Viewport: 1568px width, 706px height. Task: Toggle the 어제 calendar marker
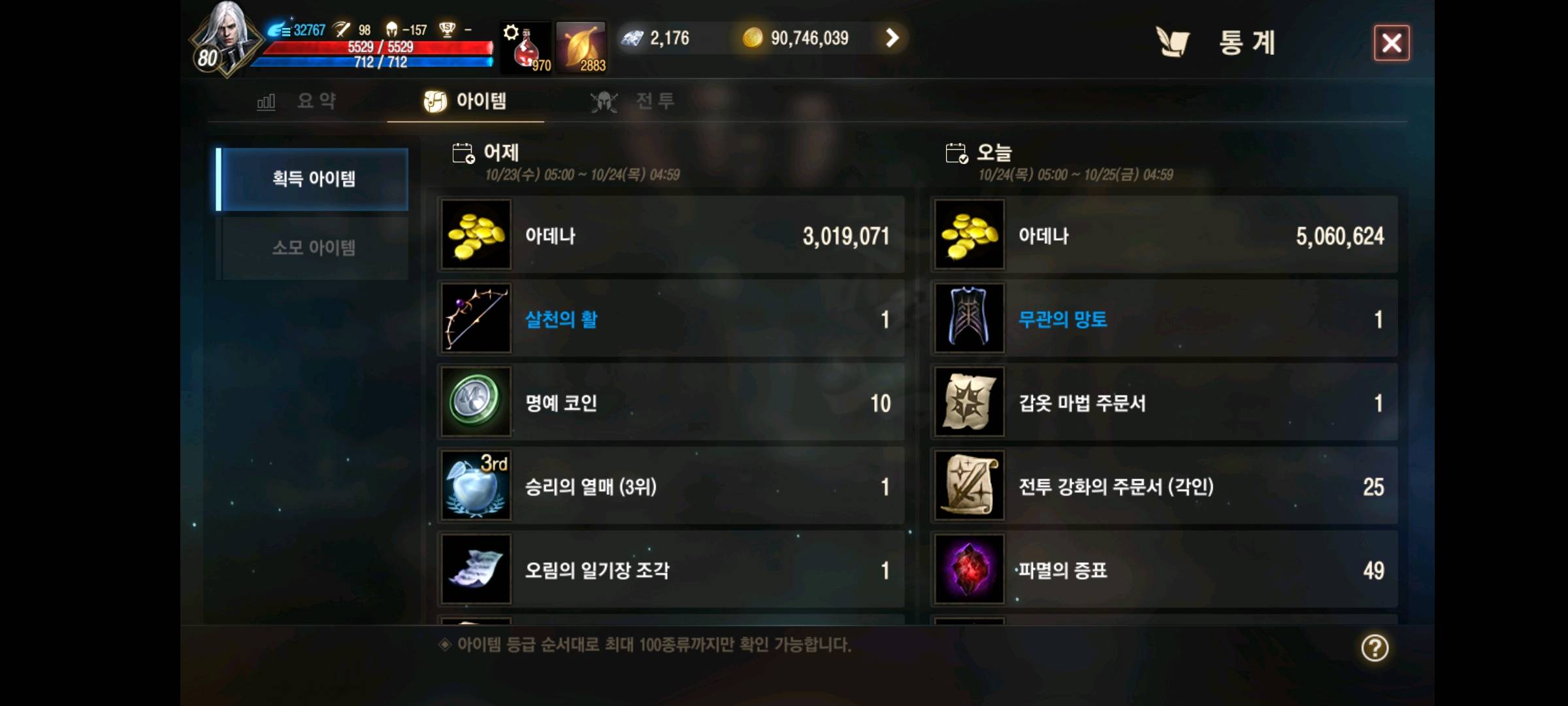(x=464, y=152)
